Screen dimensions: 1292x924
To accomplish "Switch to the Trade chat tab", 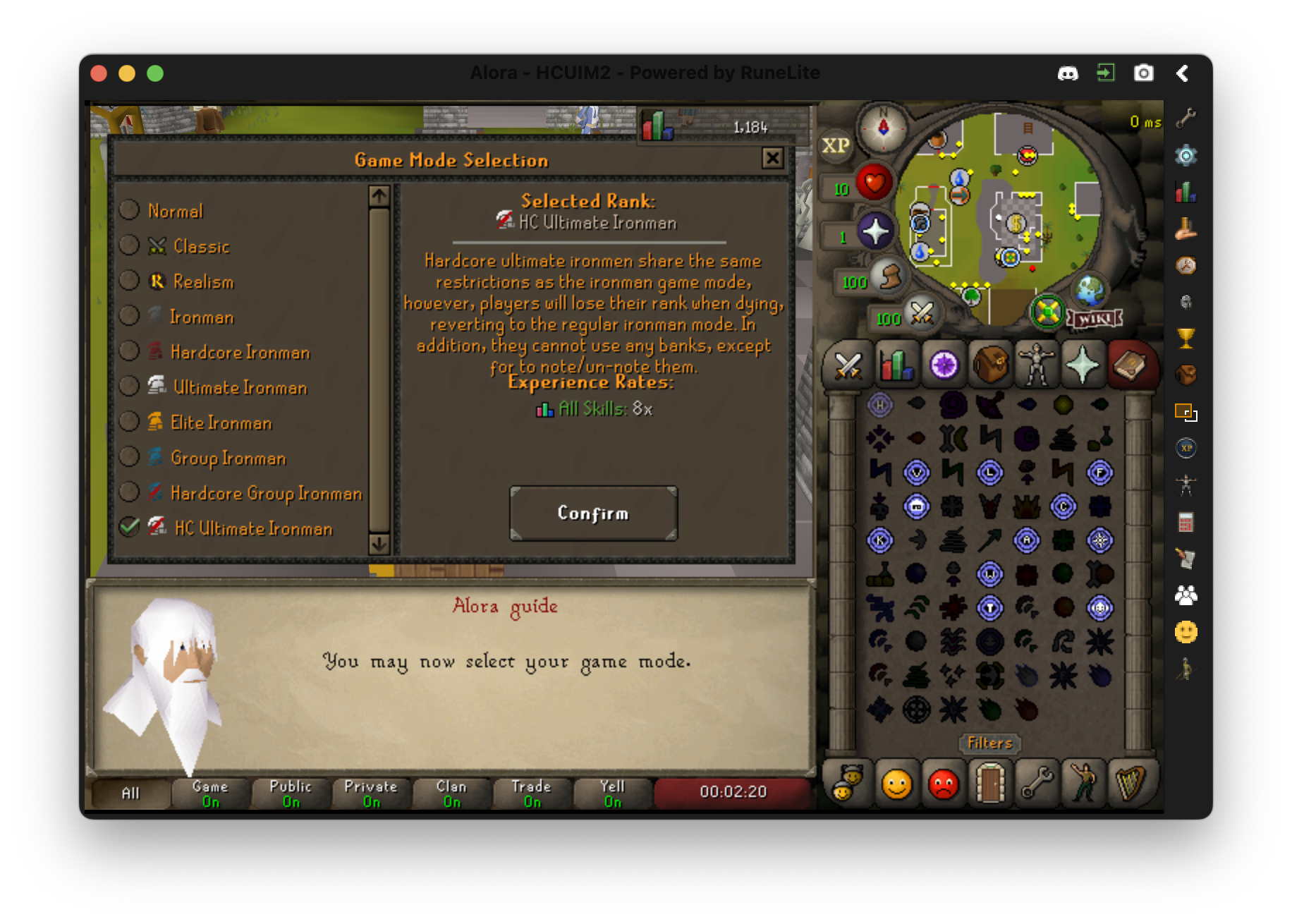I will (532, 791).
